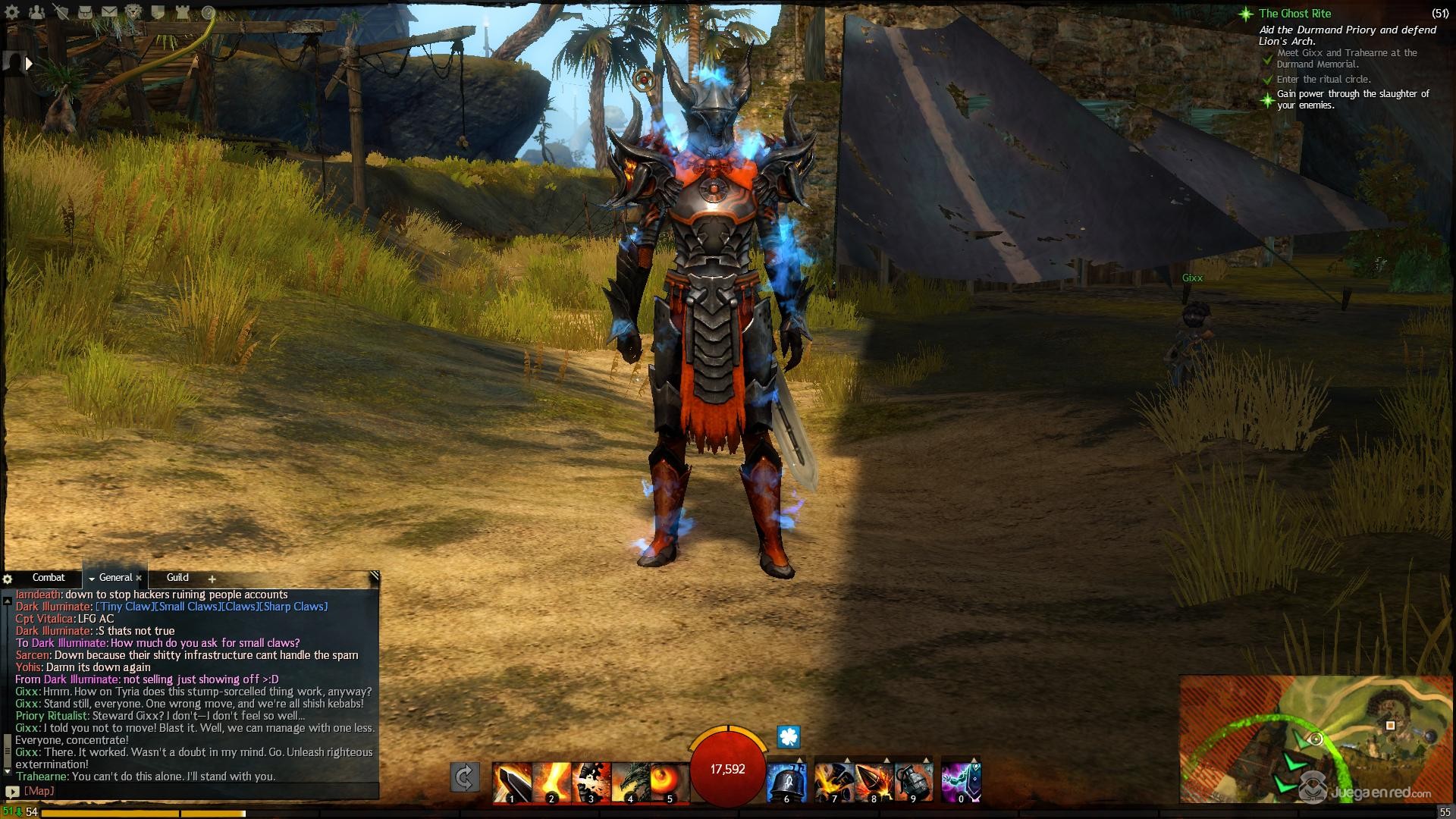Open the inventory bag icon
The width and height of the screenshot is (1456, 819).
pos(85,12)
